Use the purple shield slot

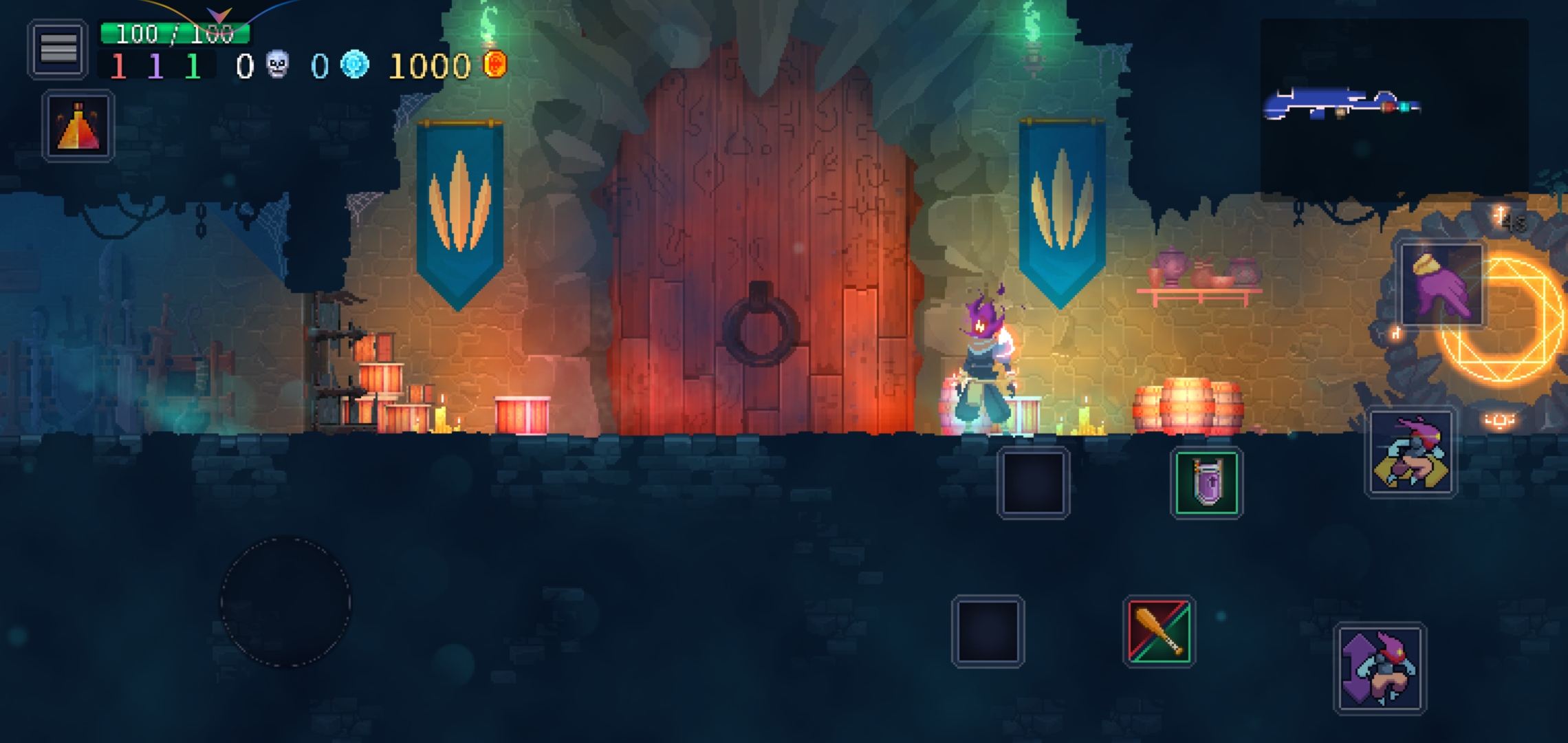(1206, 483)
